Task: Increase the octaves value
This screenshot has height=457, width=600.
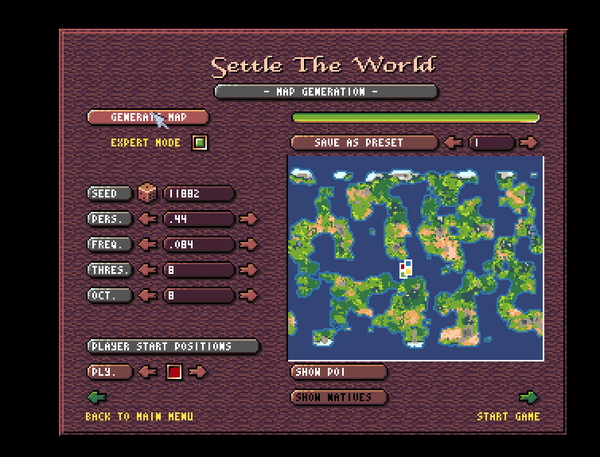Action: coord(248,295)
